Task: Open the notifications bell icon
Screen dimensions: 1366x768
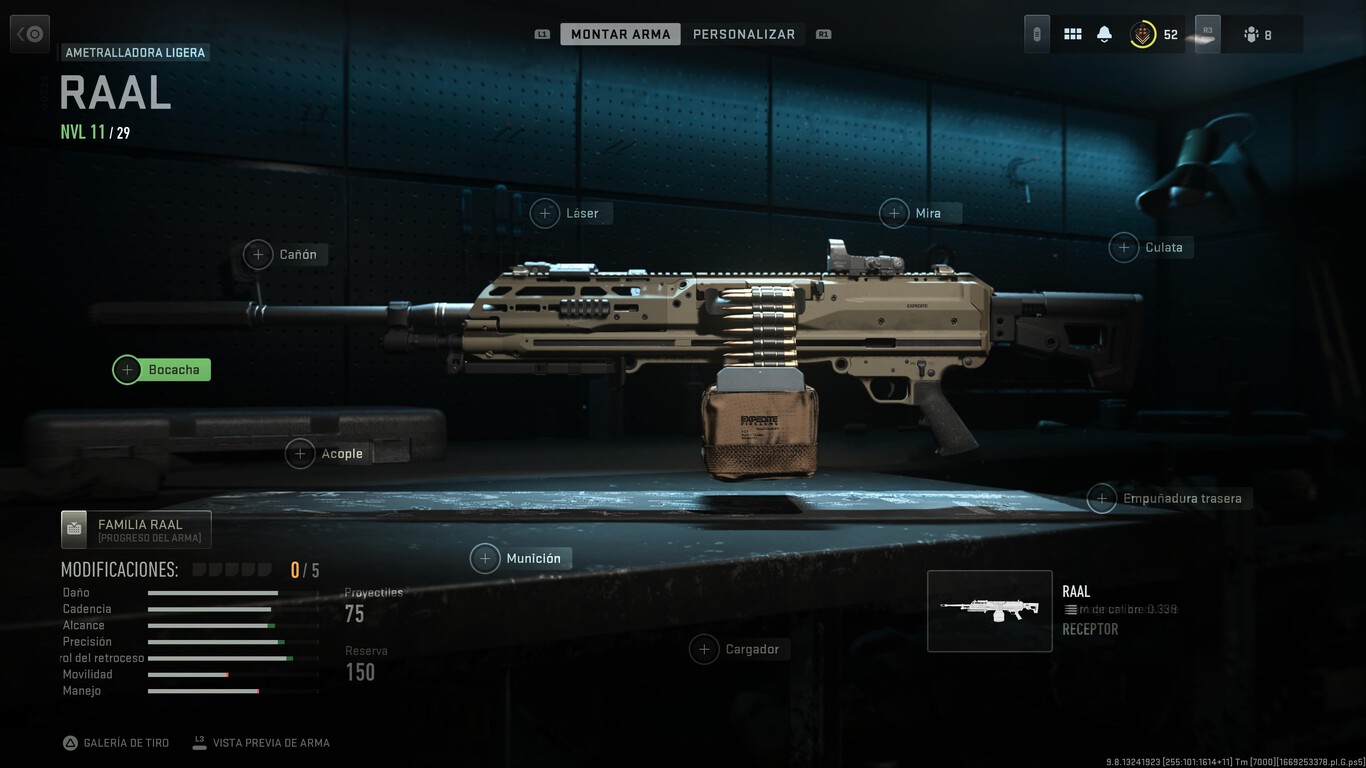Action: [1104, 33]
